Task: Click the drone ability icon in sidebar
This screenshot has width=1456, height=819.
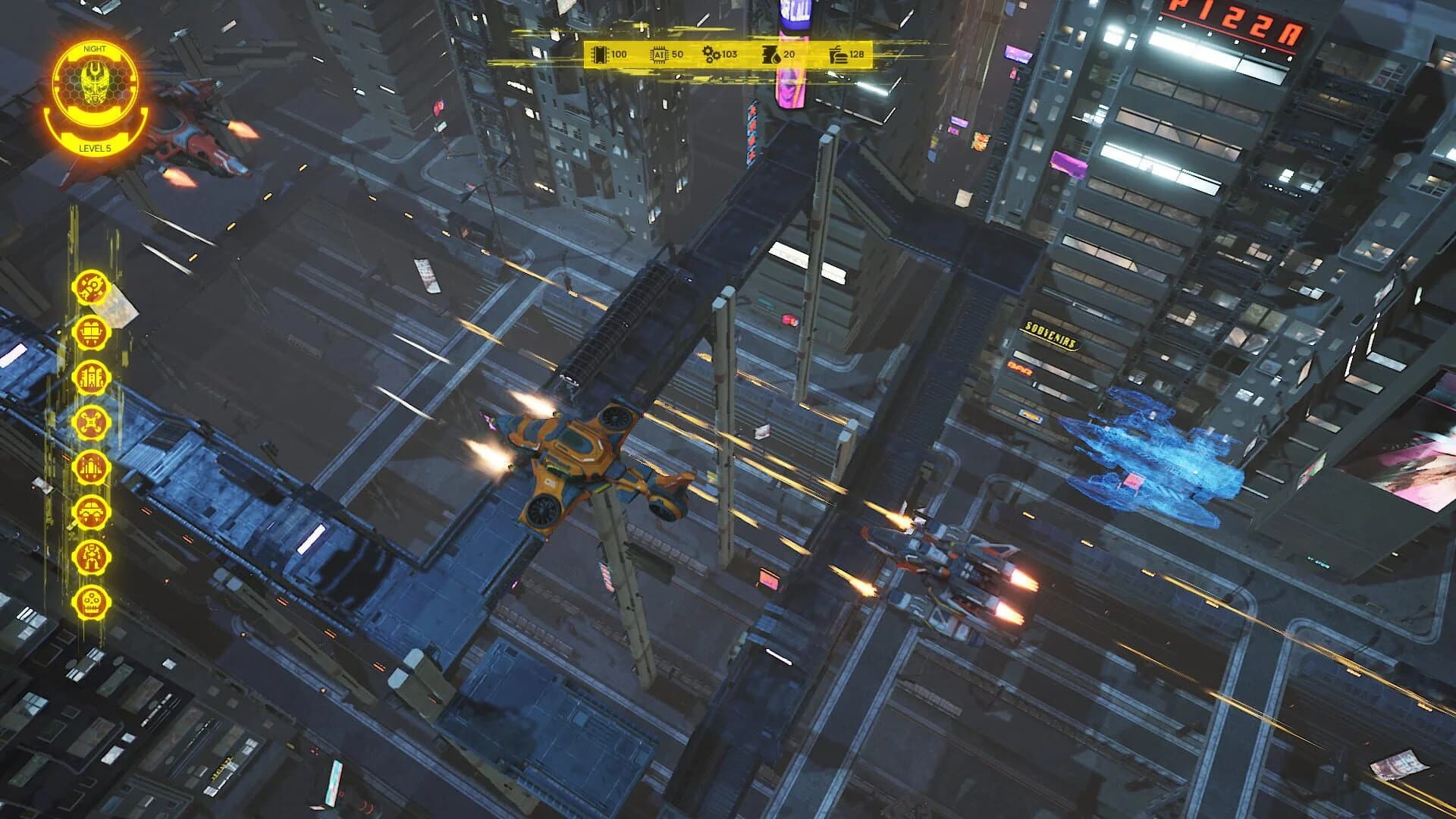Action: click(91, 422)
